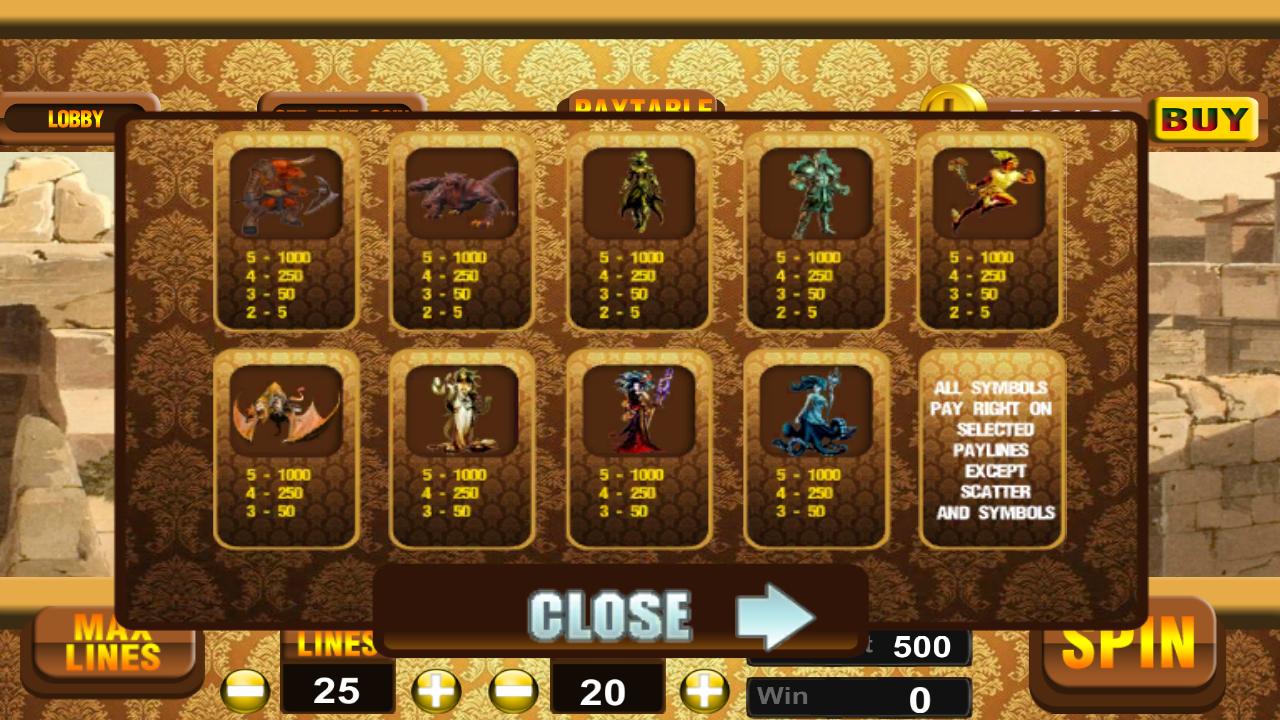Viewport: 1280px width, 720px height.
Task: Select the armored knight symbol
Action: click(816, 195)
